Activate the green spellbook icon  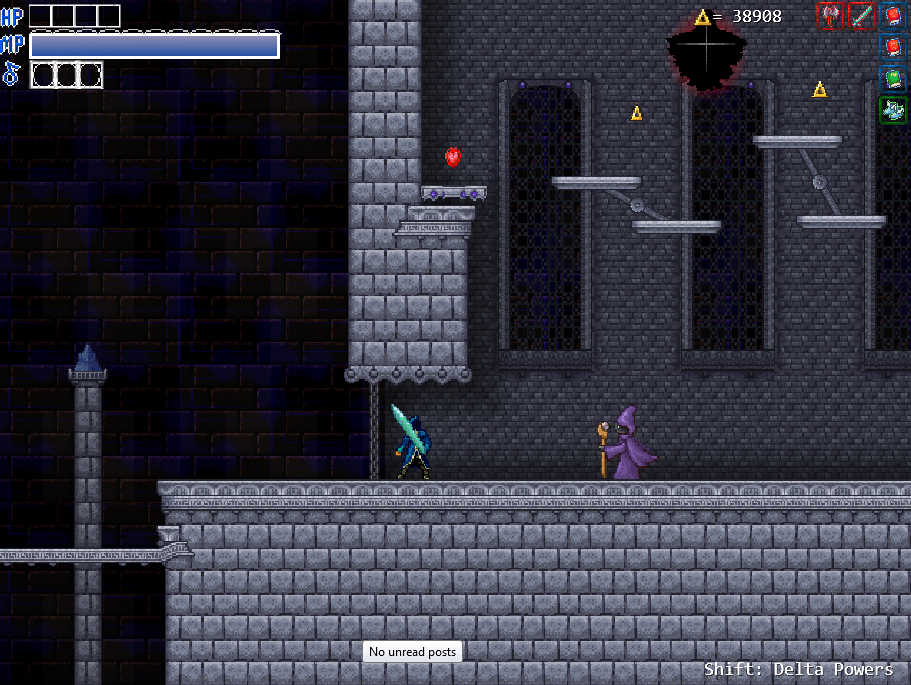[x=893, y=78]
